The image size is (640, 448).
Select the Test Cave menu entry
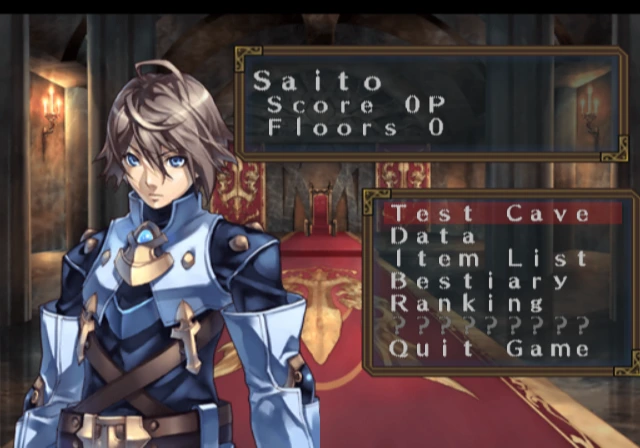coord(489,213)
